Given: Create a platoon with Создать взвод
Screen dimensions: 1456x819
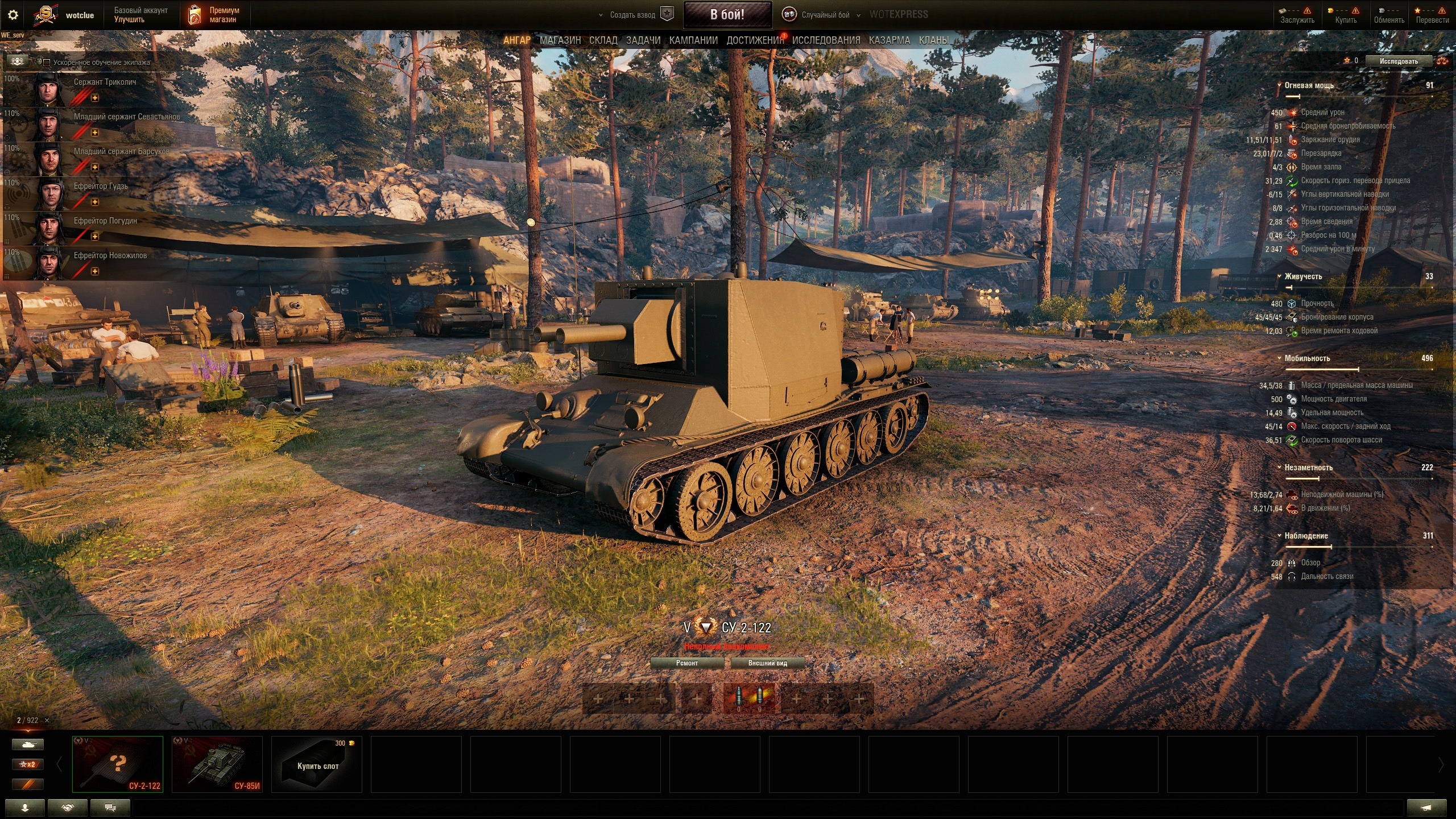Looking at the screenshot, I should [641, 15].
